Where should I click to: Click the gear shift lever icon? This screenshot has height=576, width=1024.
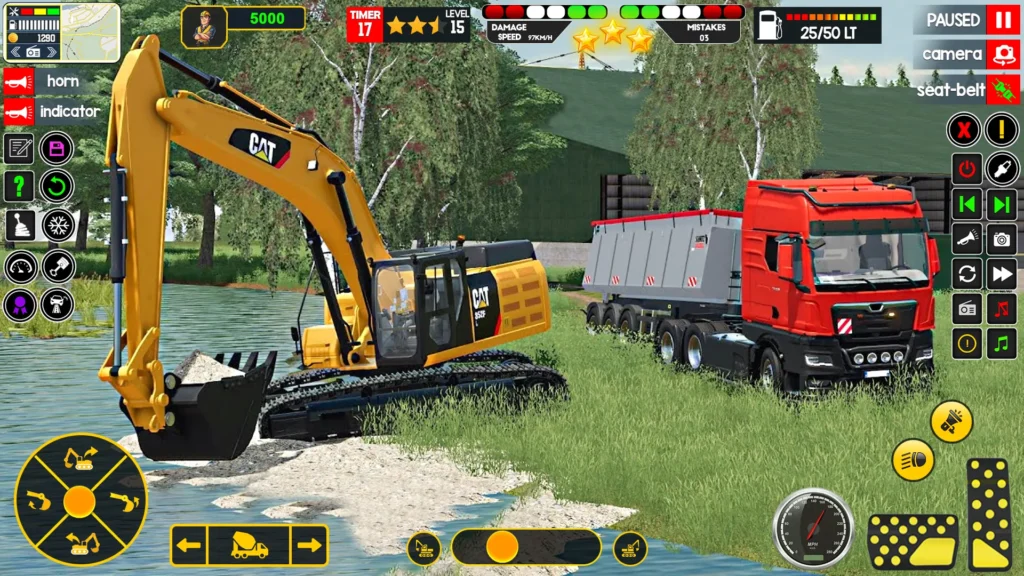coord(19,224)
